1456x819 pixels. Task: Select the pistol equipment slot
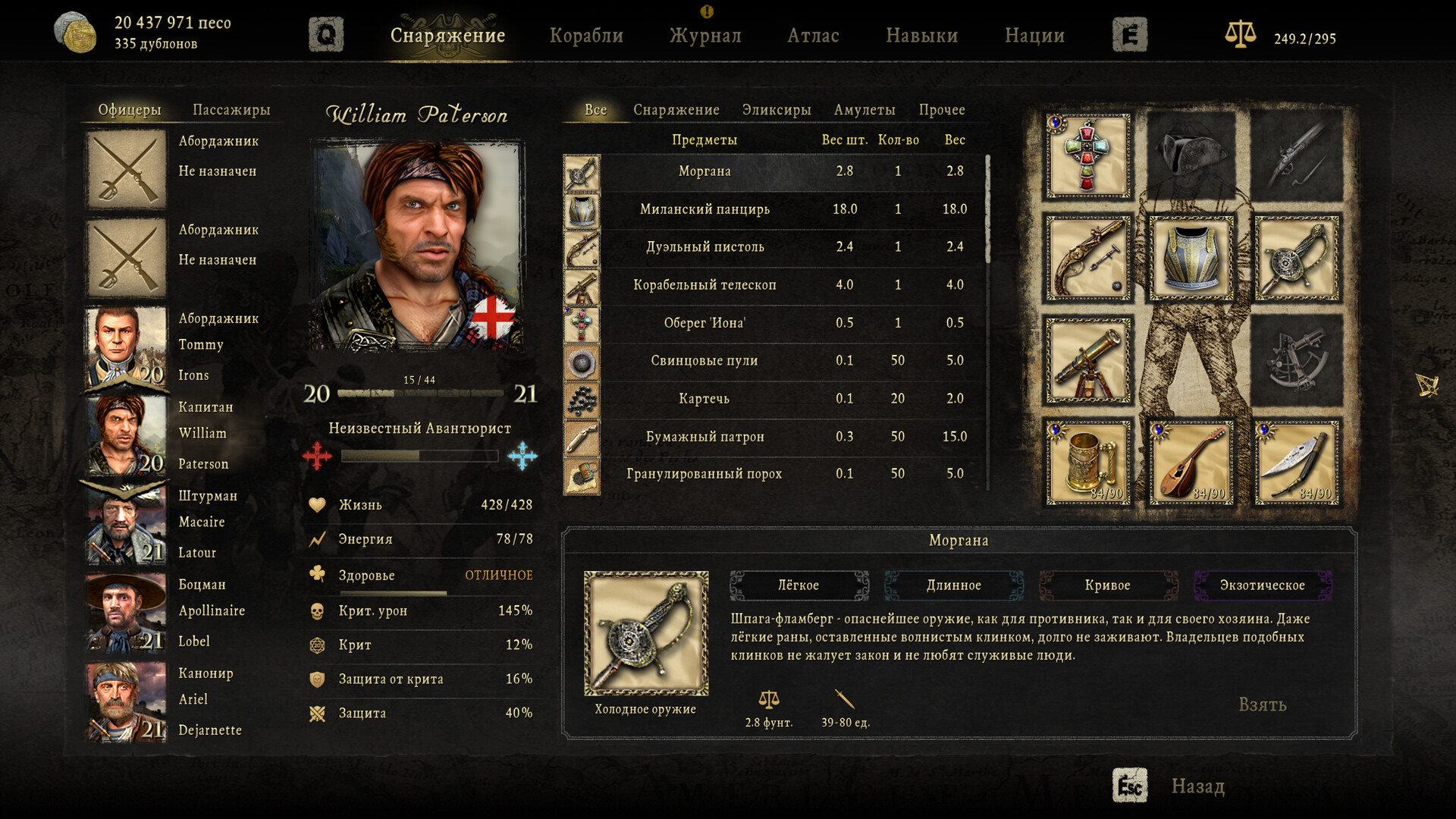pos(1087,259)
